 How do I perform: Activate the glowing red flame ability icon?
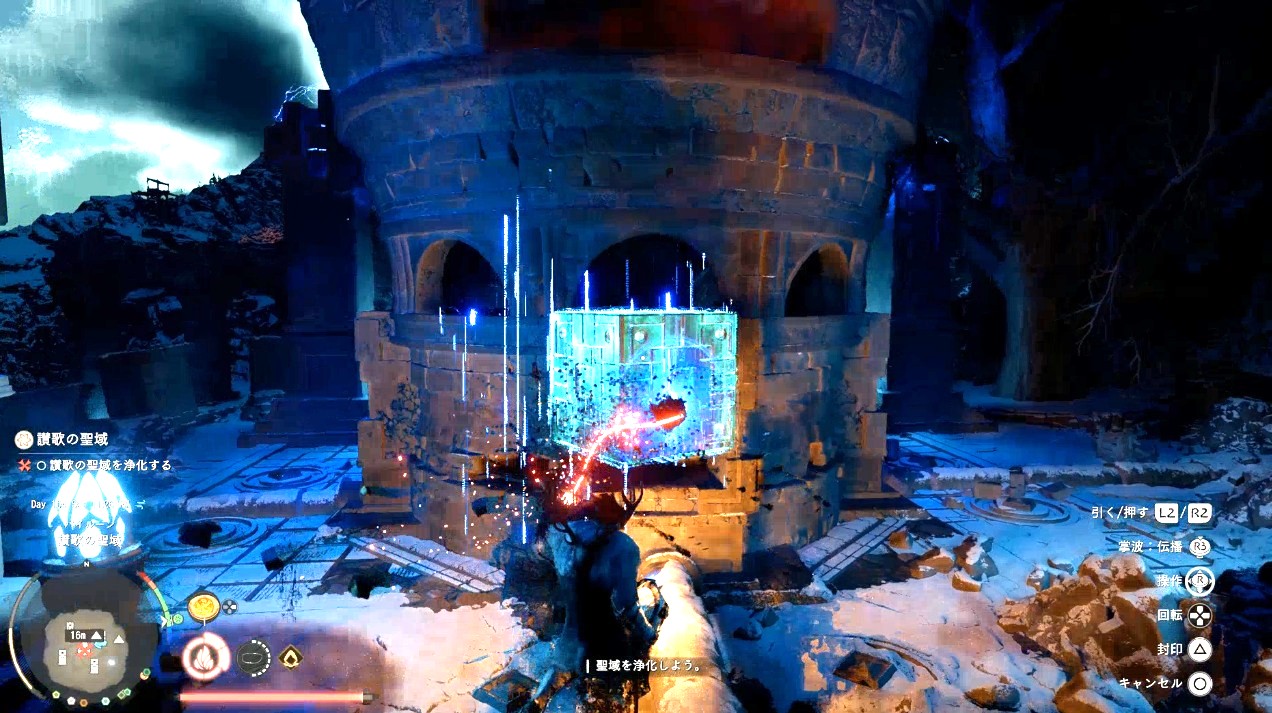click(x=205, y=658)
